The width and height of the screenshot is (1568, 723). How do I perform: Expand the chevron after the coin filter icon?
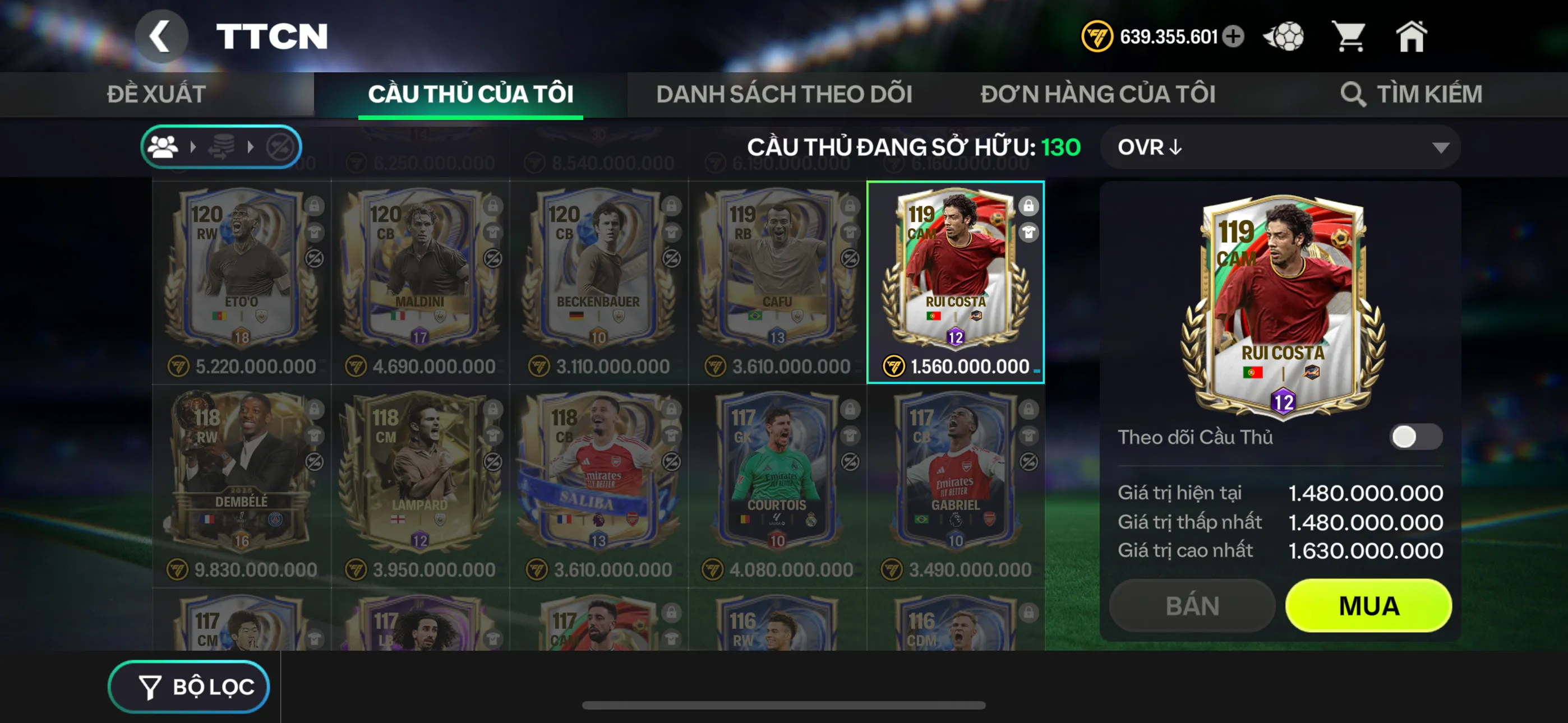[x=250, y=146]
